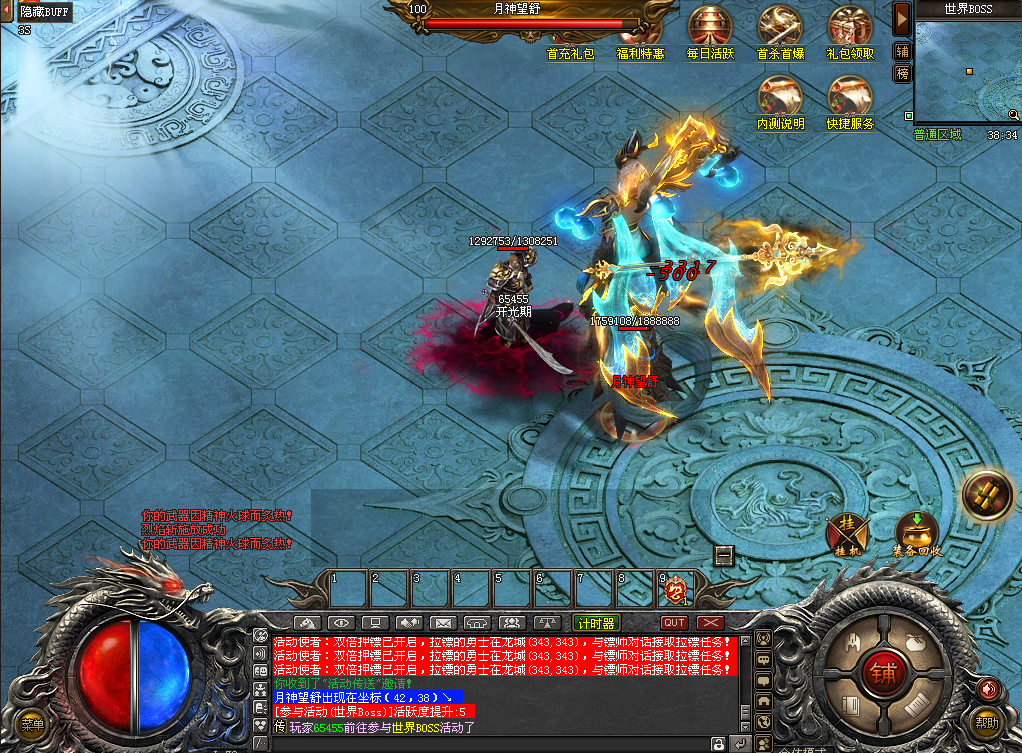Select the skill in hotbar slot 9
This screenshot has width=1022, height=753.
[677, 590]
